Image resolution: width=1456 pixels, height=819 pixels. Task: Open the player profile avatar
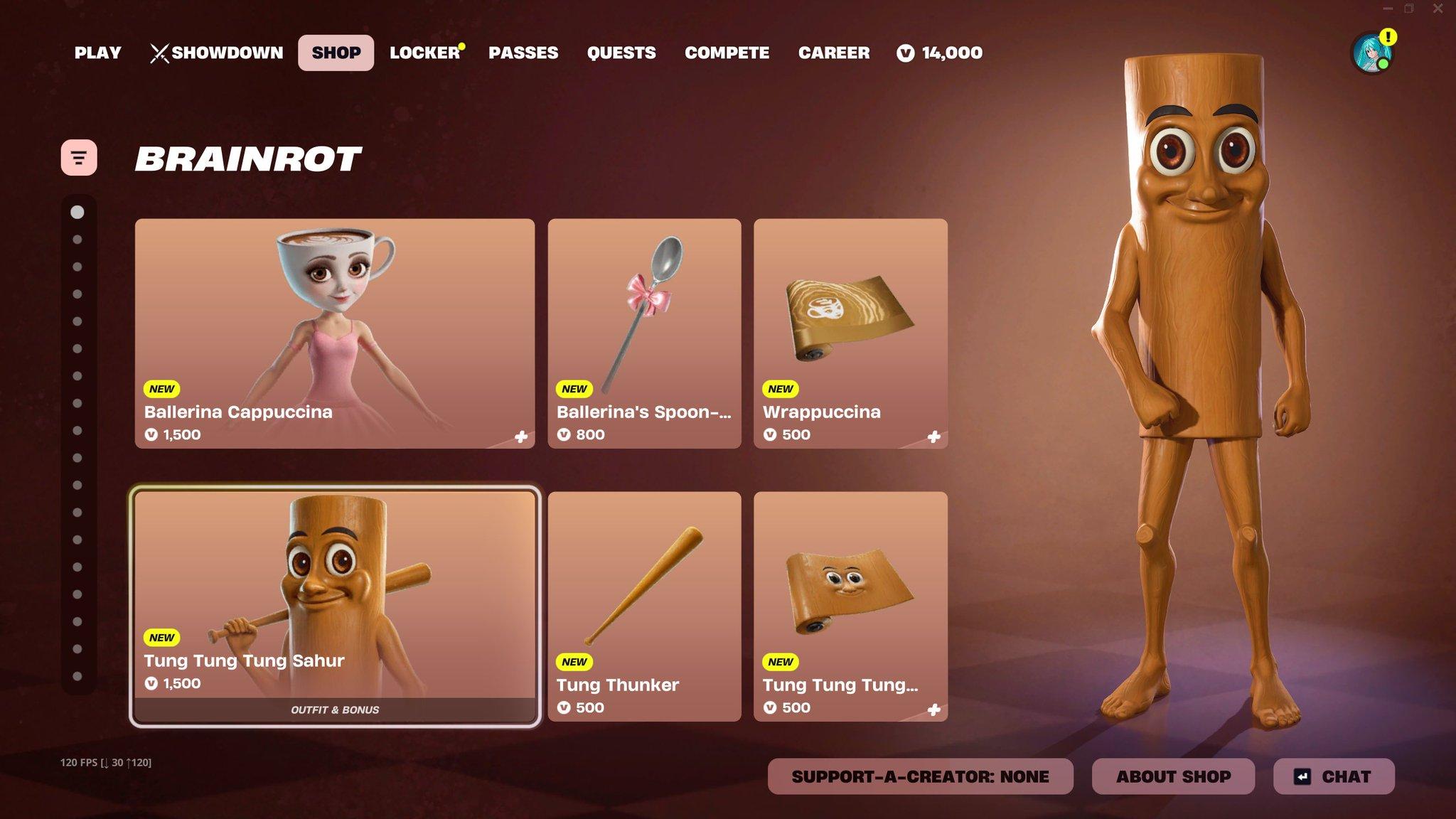[1371, 53]
